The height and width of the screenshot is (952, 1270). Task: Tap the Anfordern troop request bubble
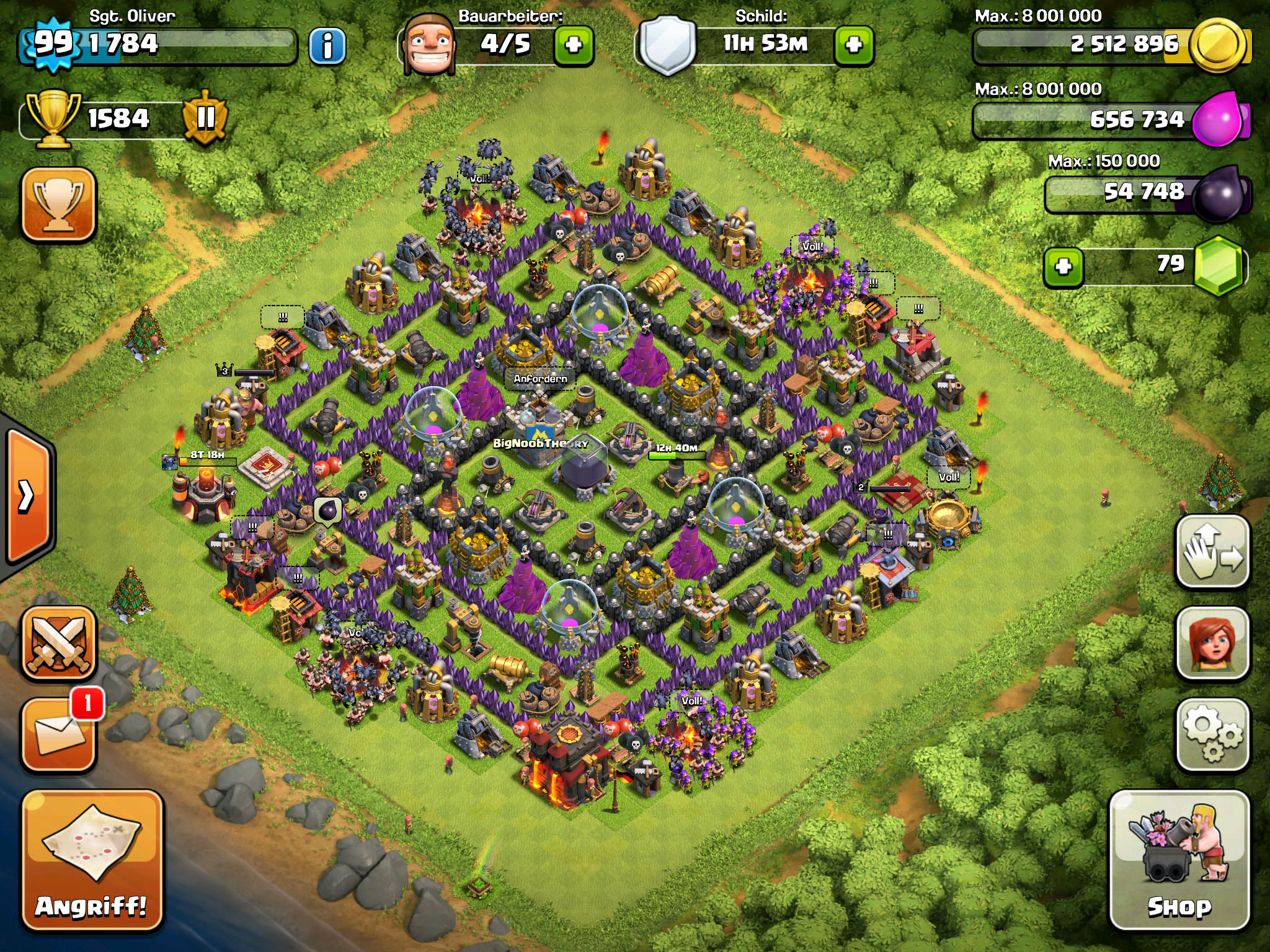pyautogui.click(x=540, y=378)
